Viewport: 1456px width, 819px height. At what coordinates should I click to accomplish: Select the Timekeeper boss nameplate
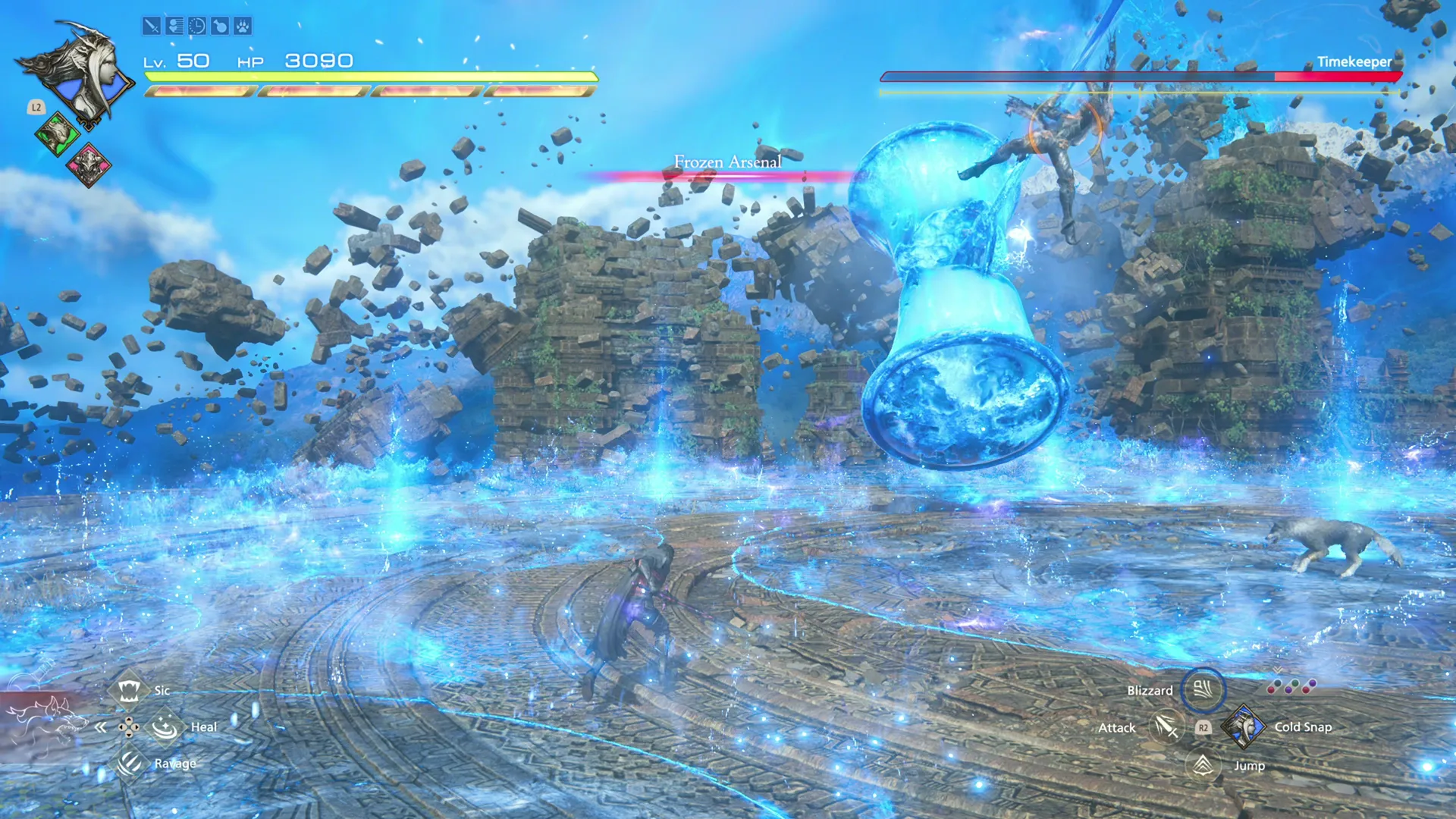[1354, 61]
